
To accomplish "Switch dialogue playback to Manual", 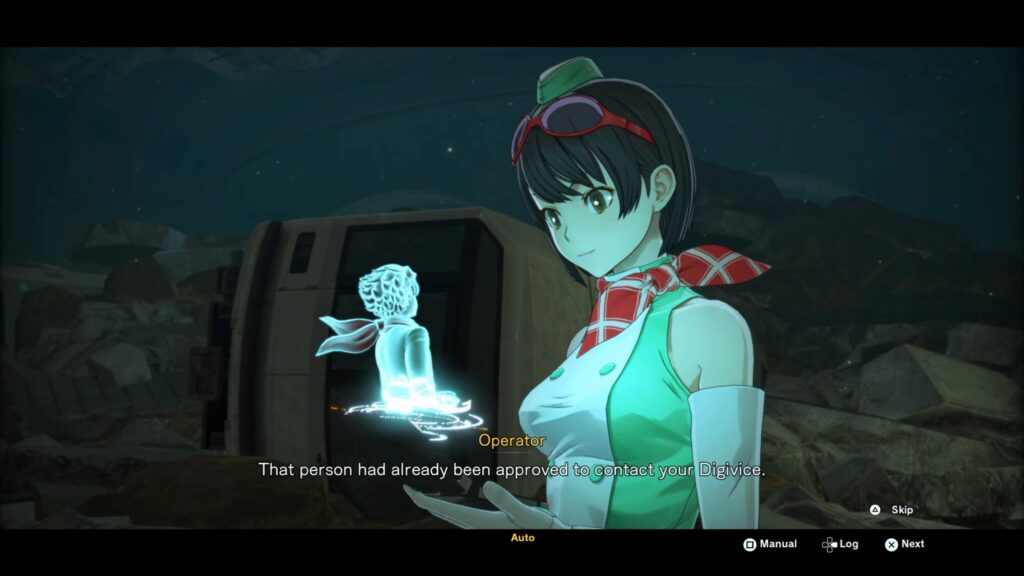I will click(769, 544).
